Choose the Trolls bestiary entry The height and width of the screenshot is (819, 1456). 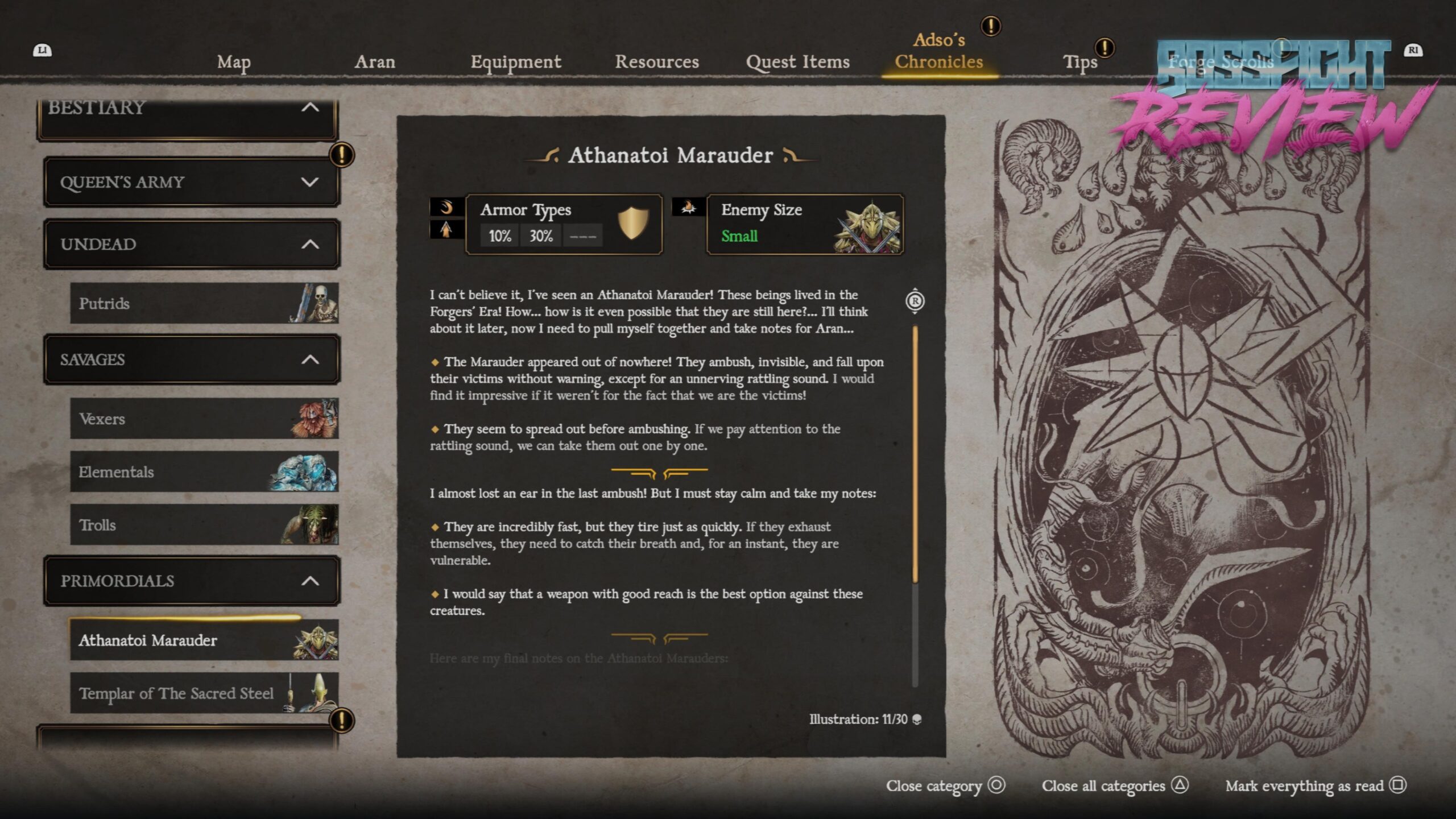tap(204, 524)
